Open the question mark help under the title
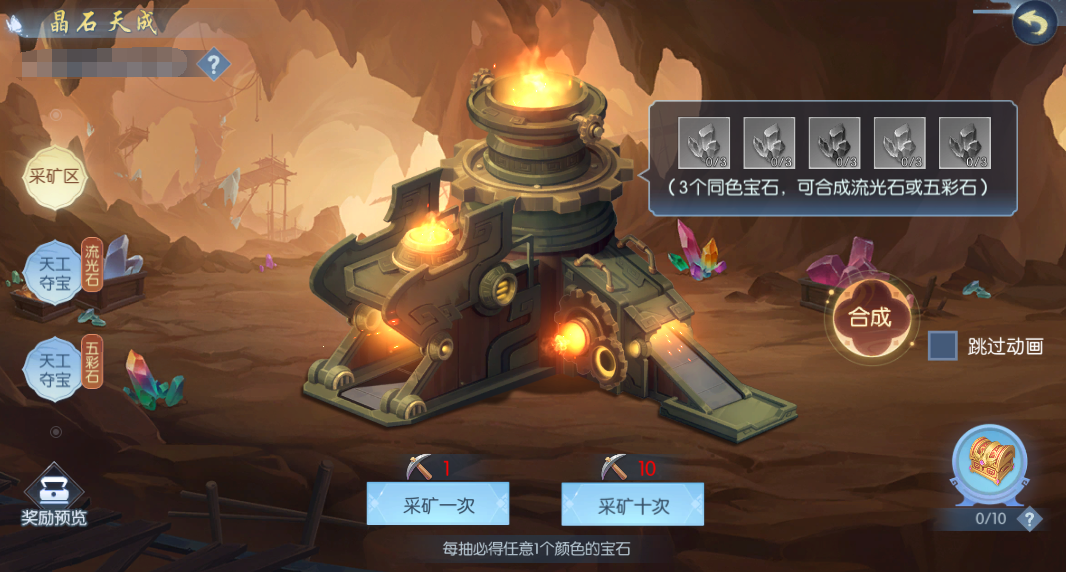This screenshot has height=572, width=1066. tap(212, 65)
